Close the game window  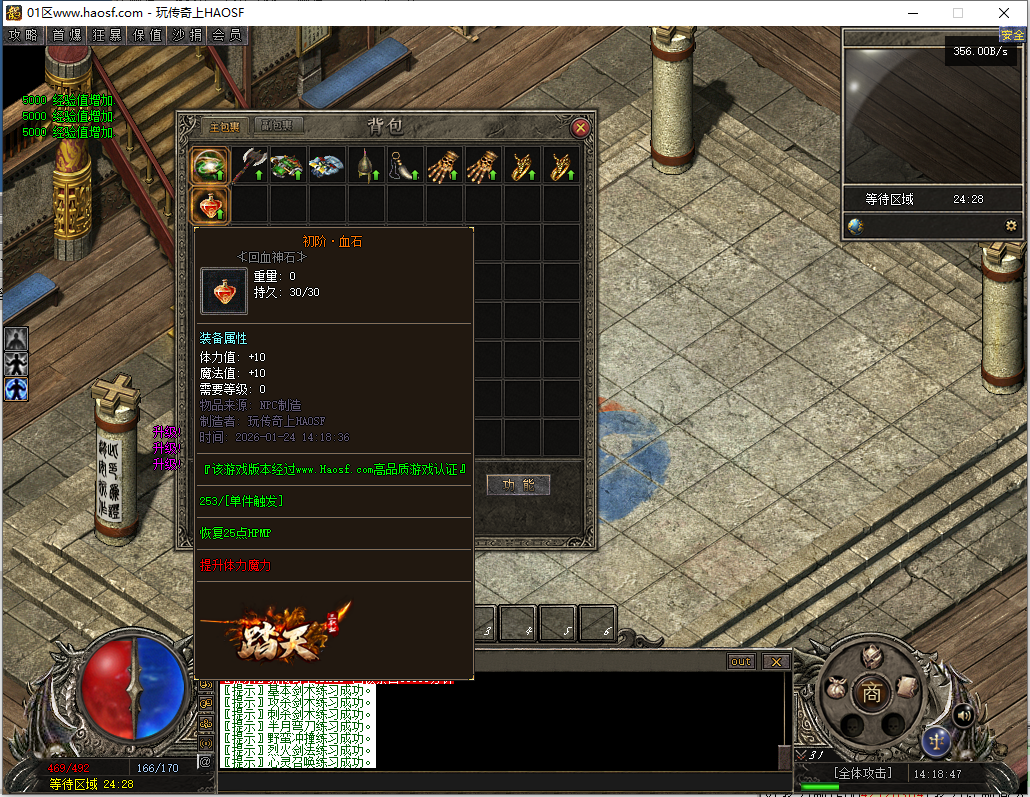click(x=1004, y=13)
